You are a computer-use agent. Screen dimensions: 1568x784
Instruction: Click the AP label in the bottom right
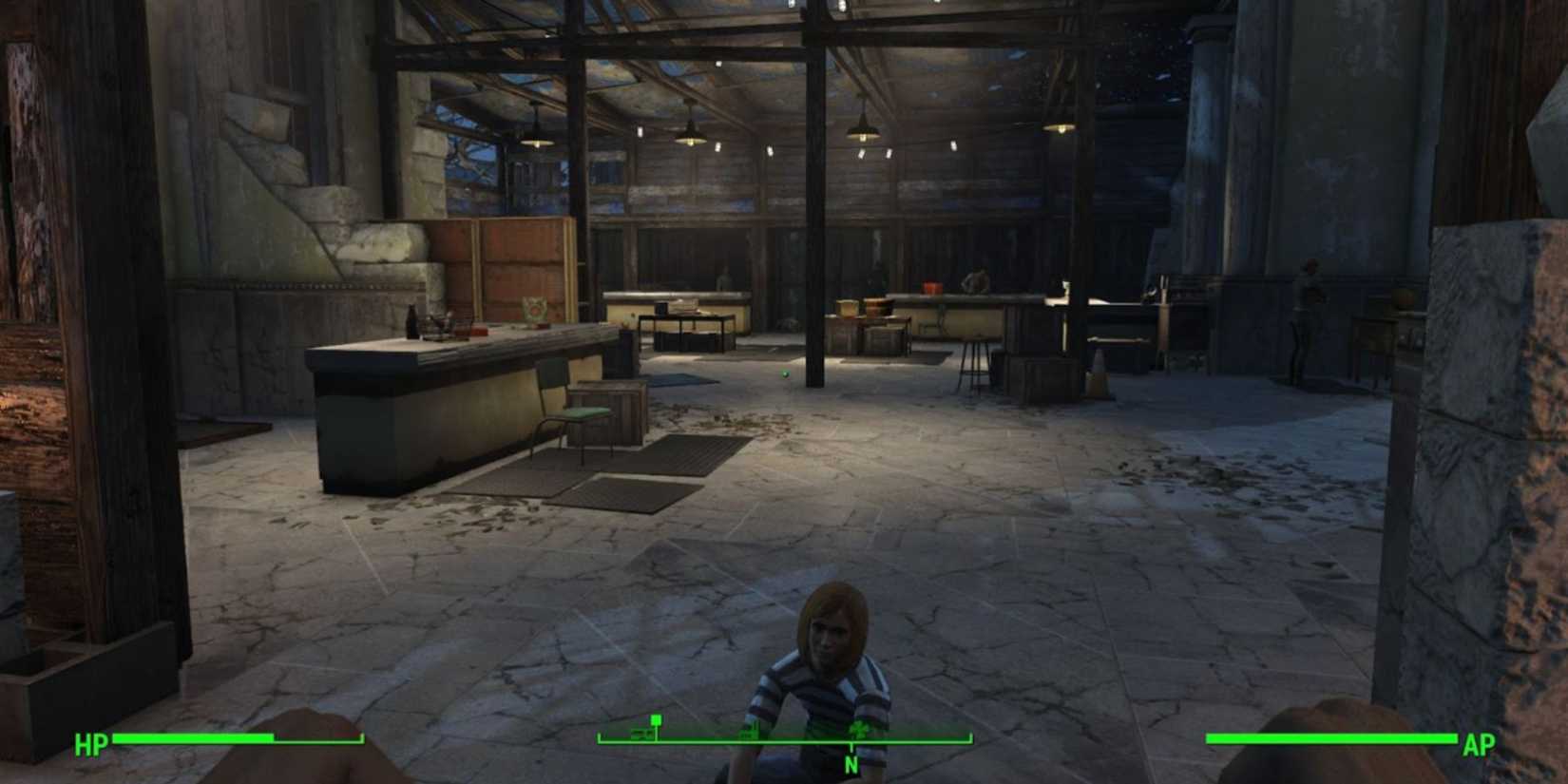click(1478, 744)
